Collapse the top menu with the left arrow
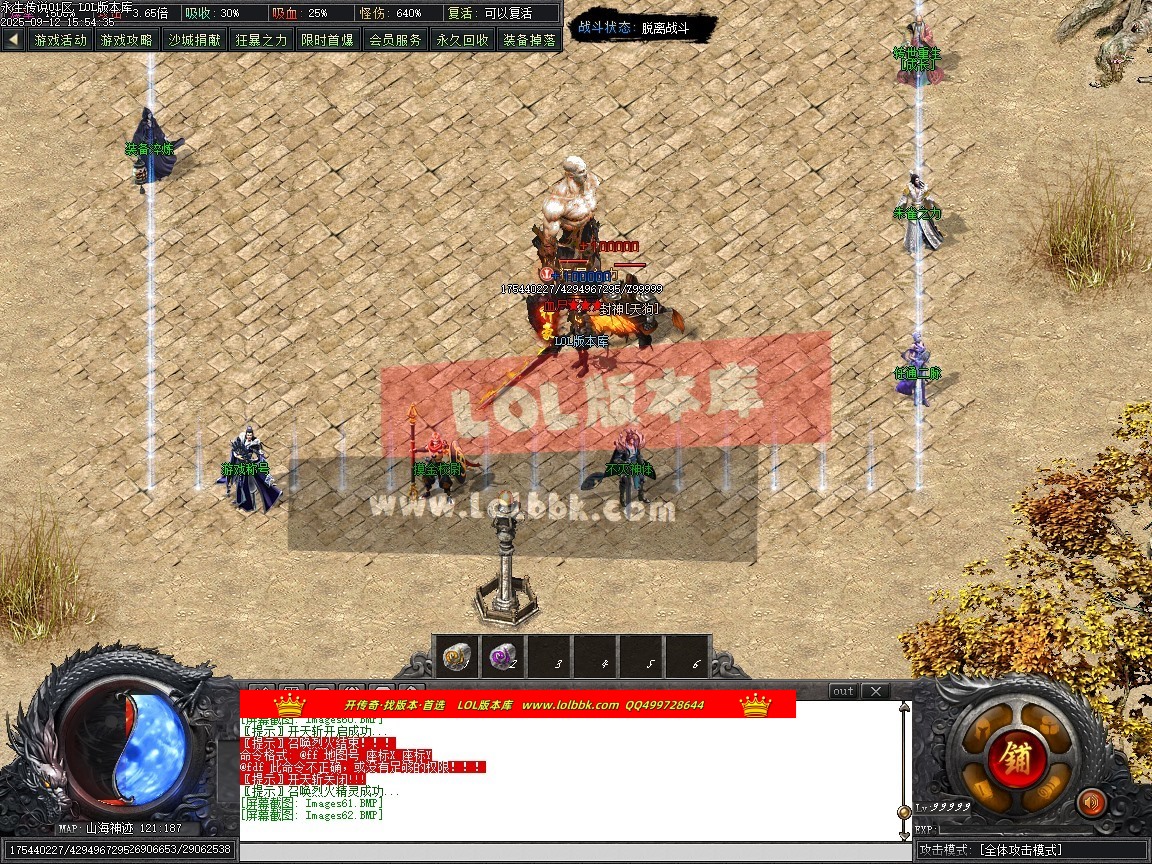1152x864 pixels. 13,40
